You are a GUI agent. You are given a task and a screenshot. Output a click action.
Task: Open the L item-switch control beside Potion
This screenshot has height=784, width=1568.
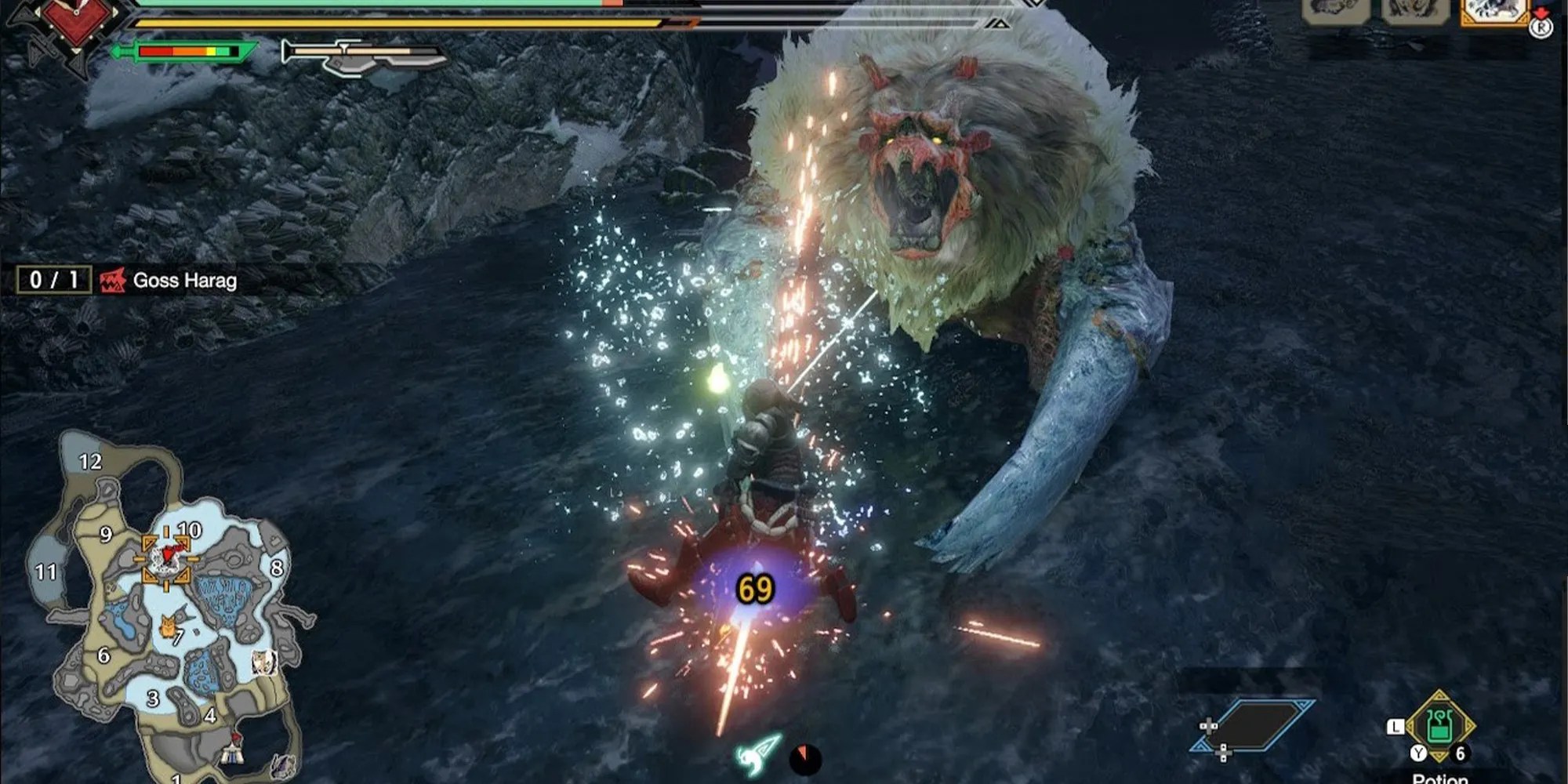tap(1396, 728)
